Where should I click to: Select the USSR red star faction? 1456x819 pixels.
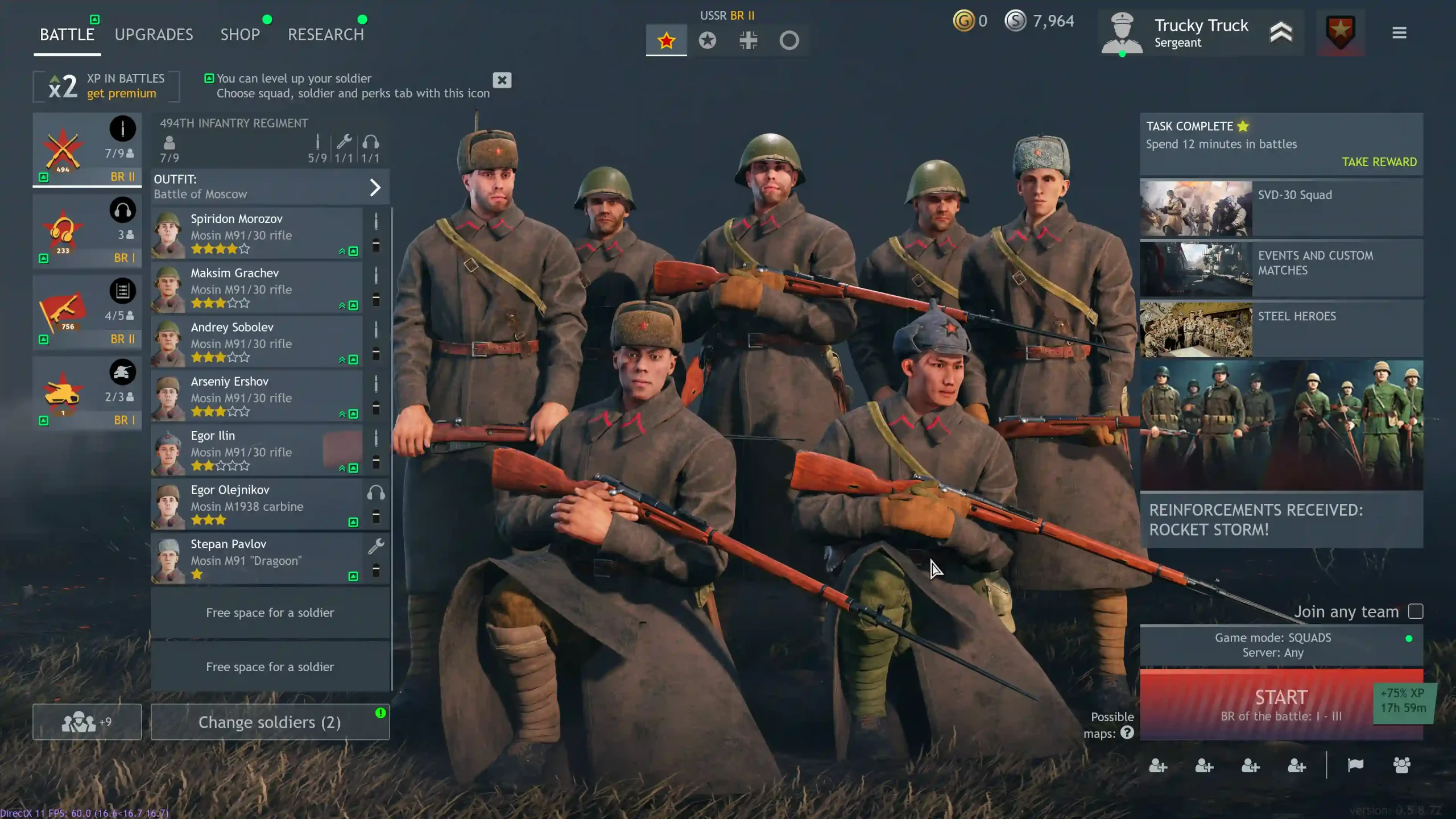(666, 40)
